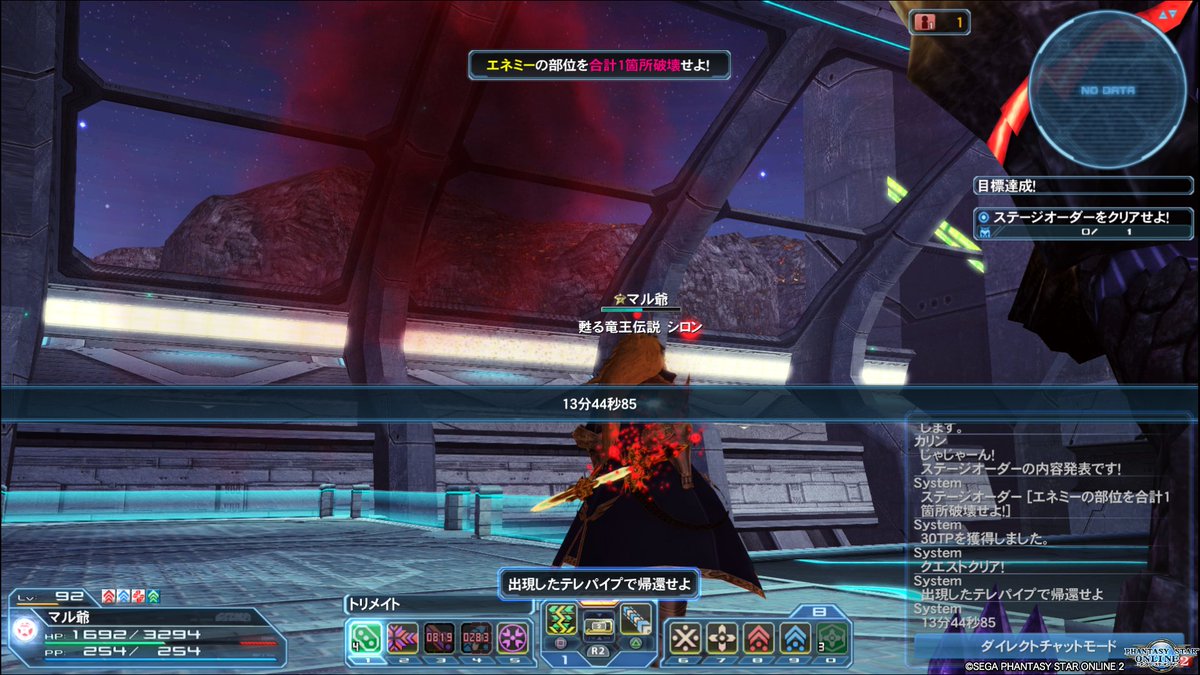
Task: Activate the white X-shaped skill icon
Action: (685, 637)
